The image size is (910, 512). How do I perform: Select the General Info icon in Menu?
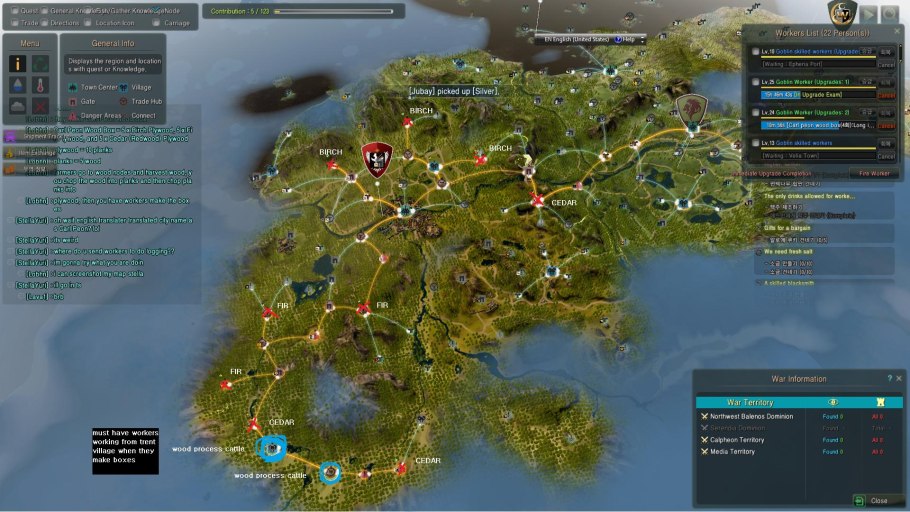[x=17, y=63]
